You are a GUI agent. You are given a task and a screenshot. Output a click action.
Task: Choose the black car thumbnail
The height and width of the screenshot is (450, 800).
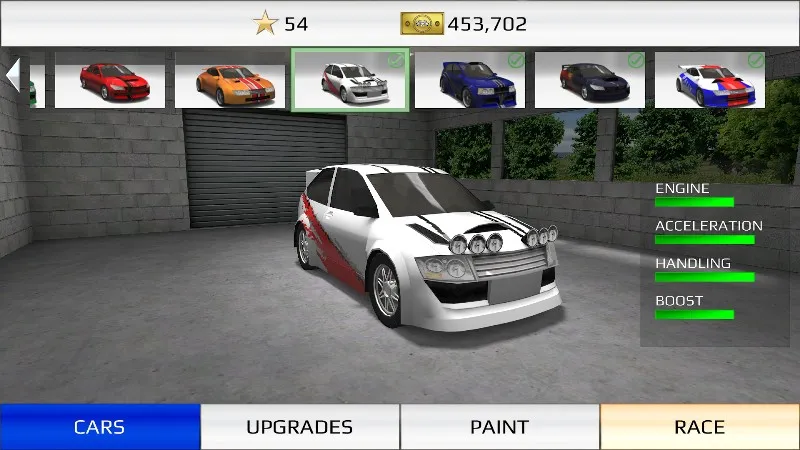point(590,80)
